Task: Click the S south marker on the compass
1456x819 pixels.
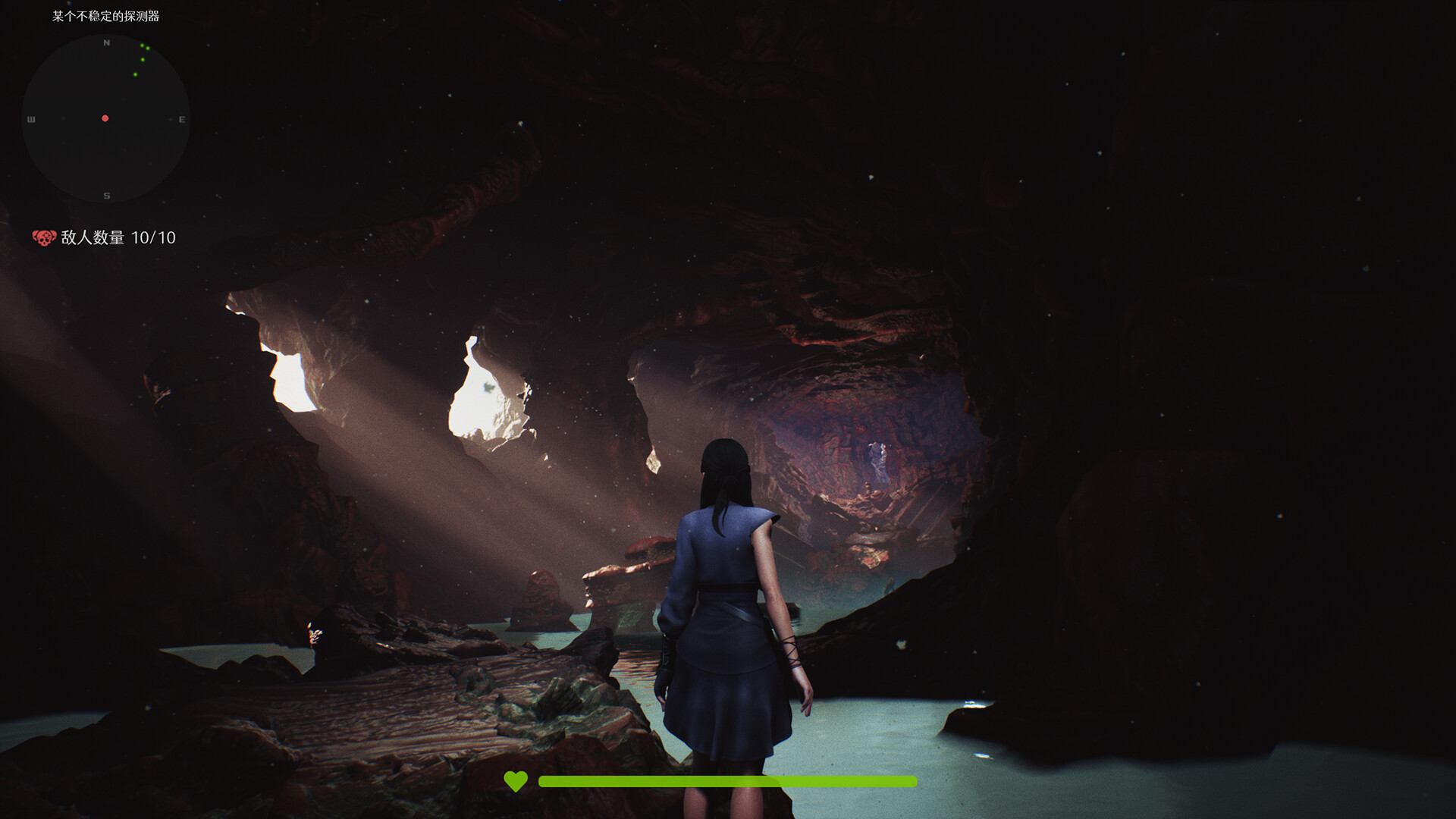Action: (x=105, y=196)
